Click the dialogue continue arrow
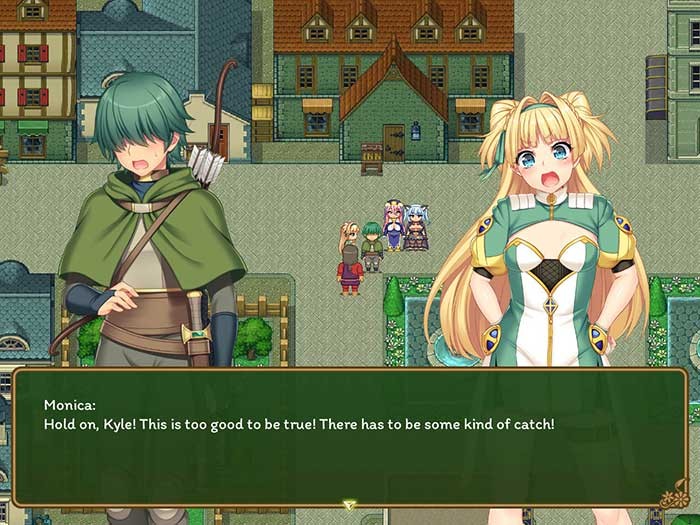 point(349,505)
